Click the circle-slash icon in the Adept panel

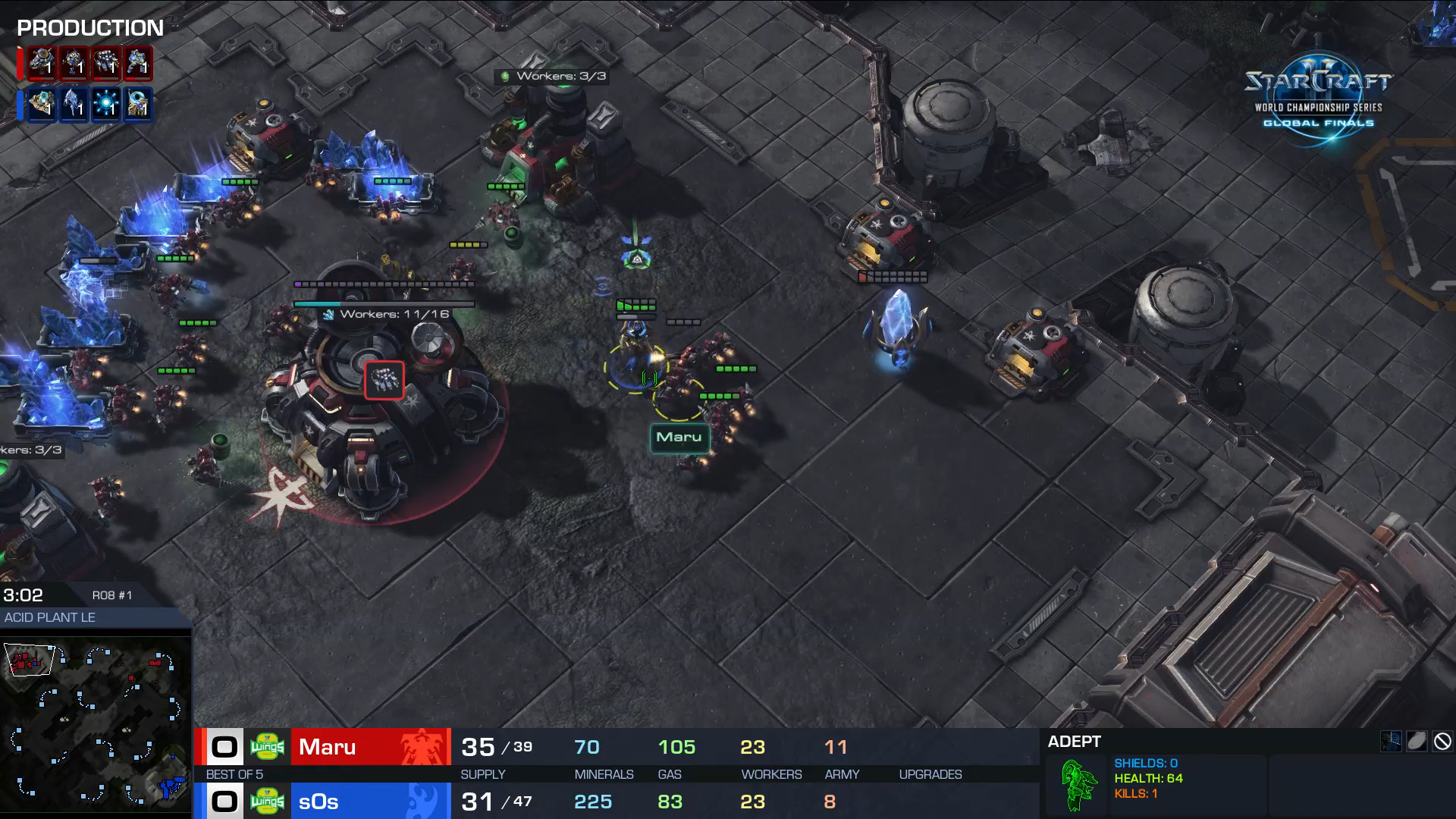pyautogui.click(x=1442, y=742)
